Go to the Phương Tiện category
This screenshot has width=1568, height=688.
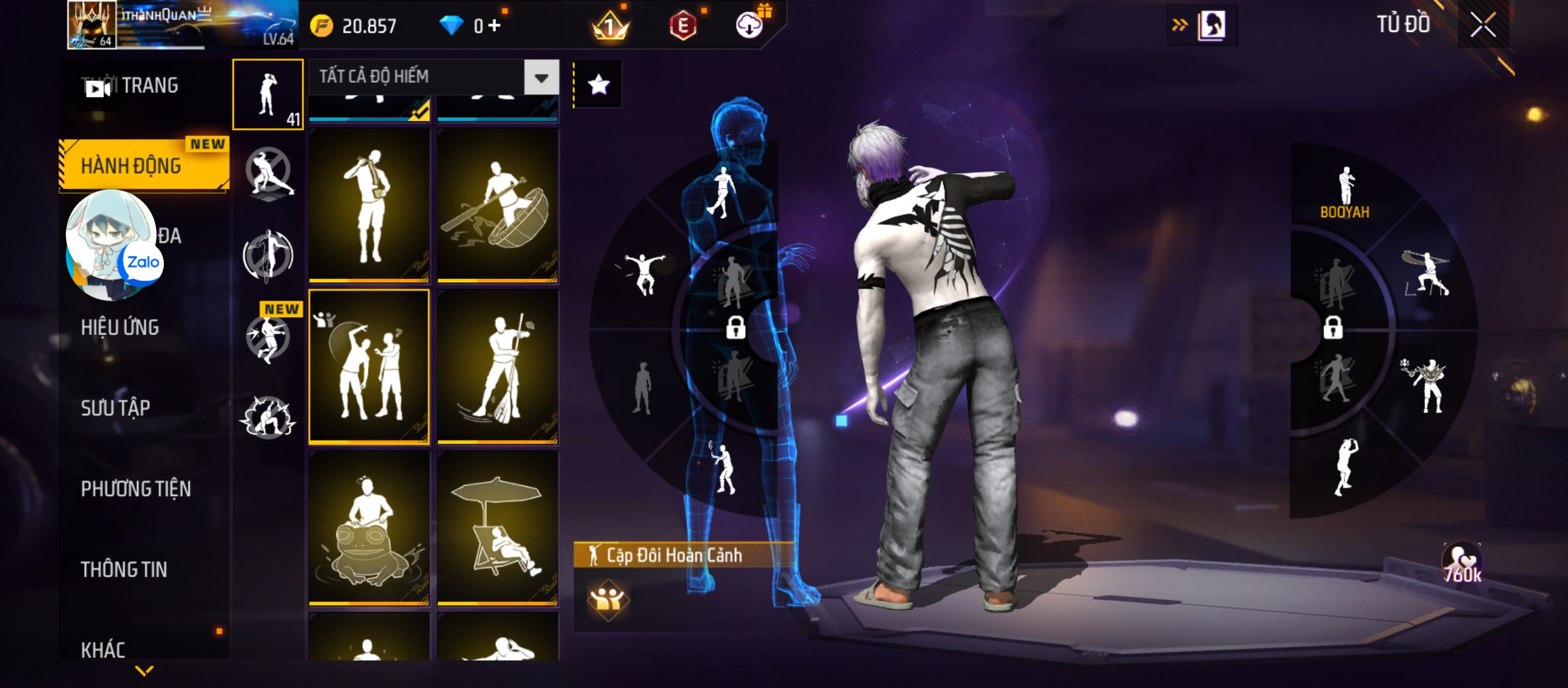tap(136, 489)
